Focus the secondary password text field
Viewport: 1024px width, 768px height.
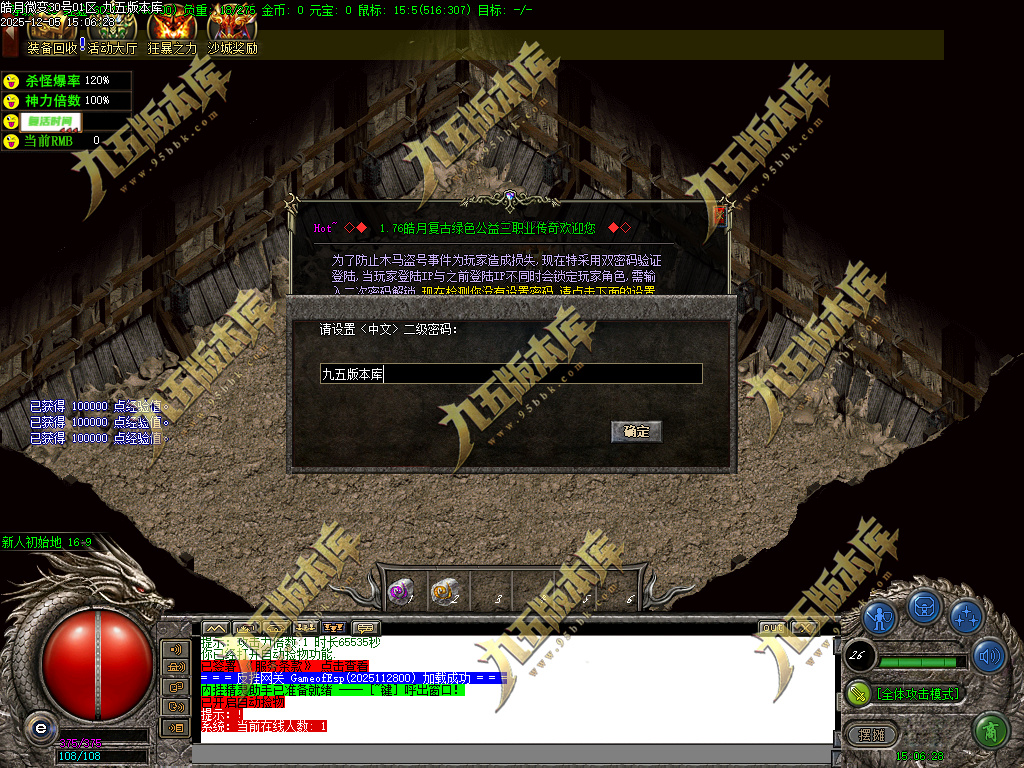pyautogui.click(x=510, y=374)
